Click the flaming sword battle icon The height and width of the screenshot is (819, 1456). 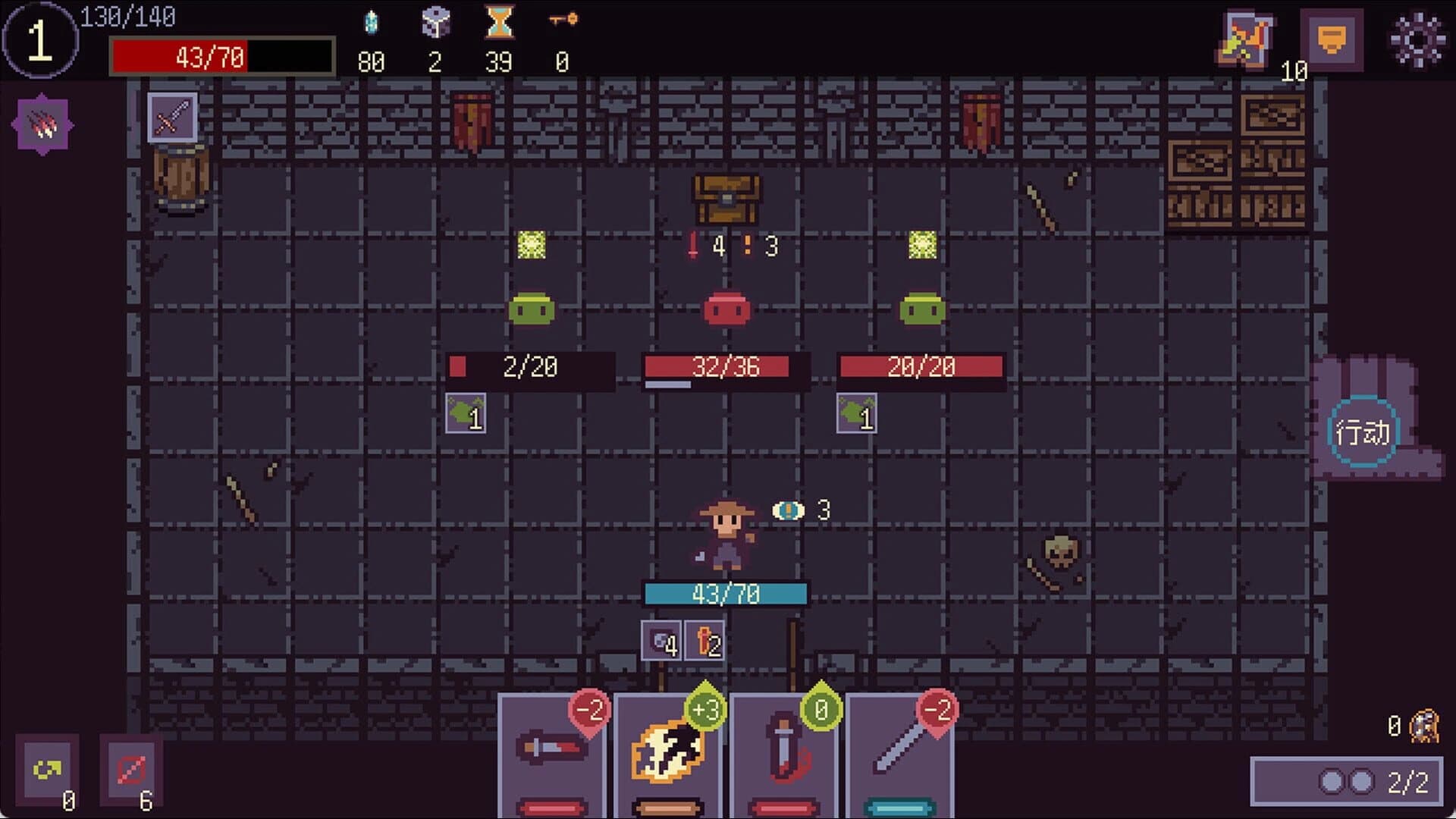[1248, 39]
